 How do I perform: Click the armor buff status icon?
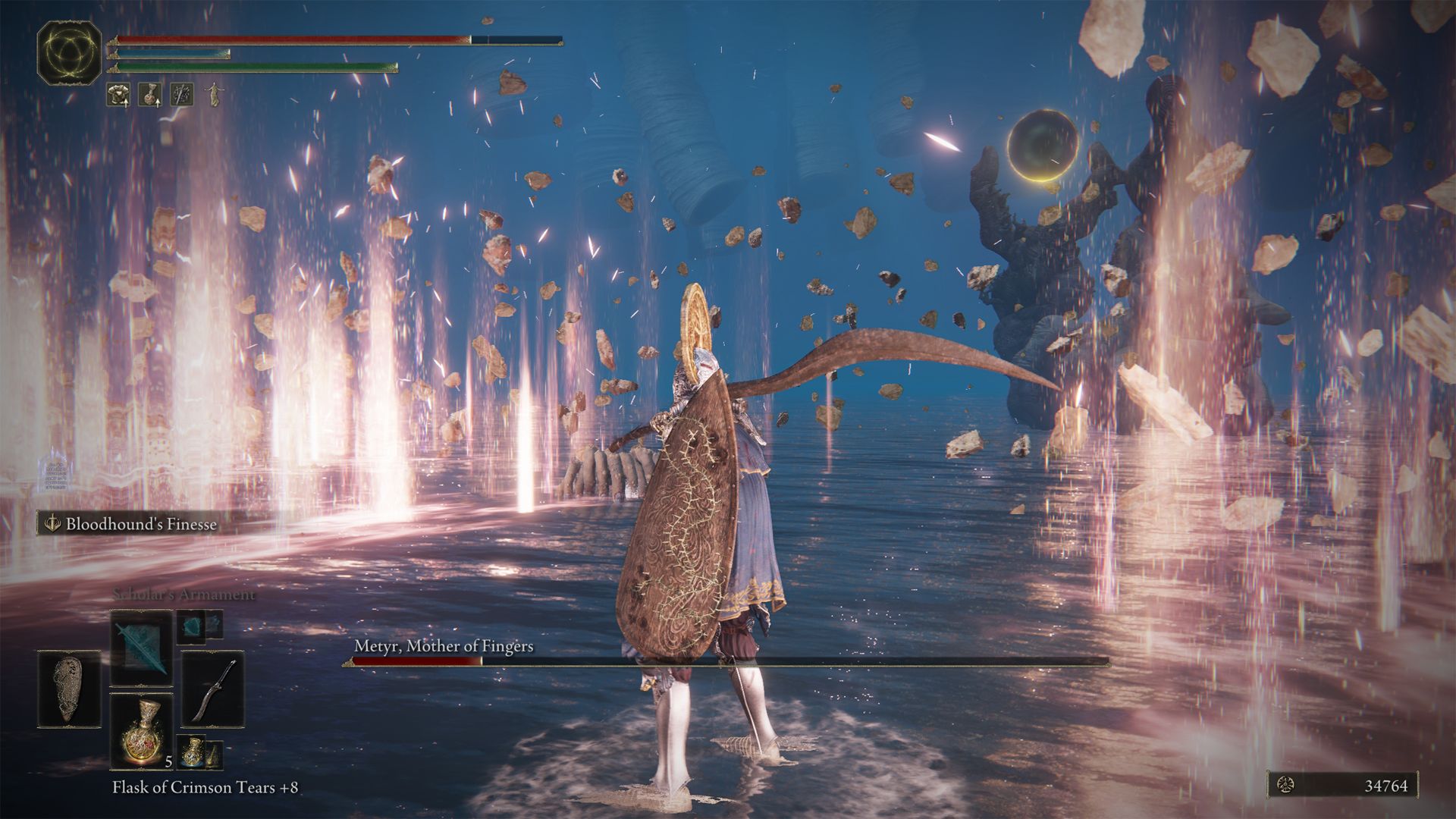click(118, 95)
